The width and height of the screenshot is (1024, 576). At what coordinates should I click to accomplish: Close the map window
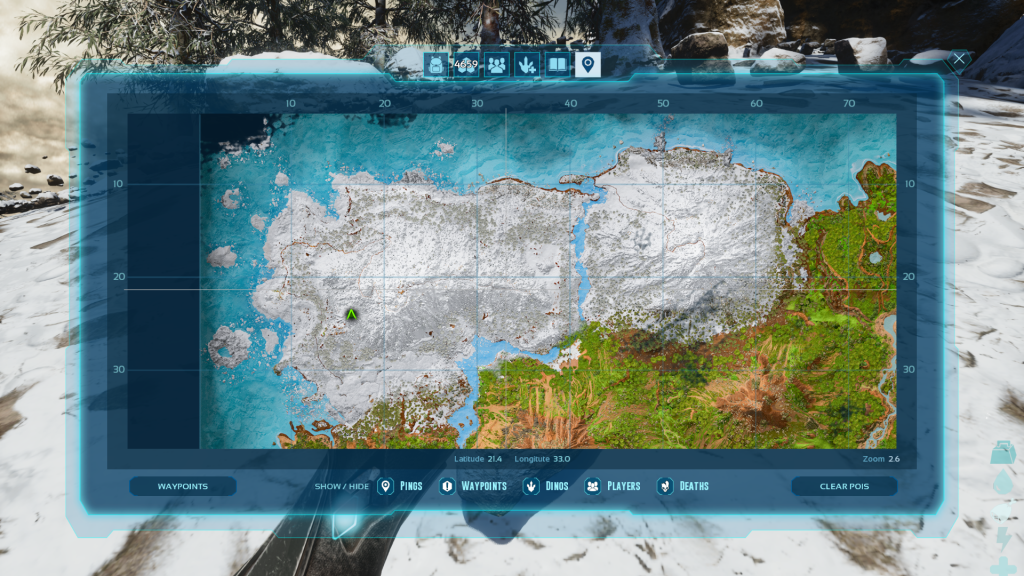959,59
